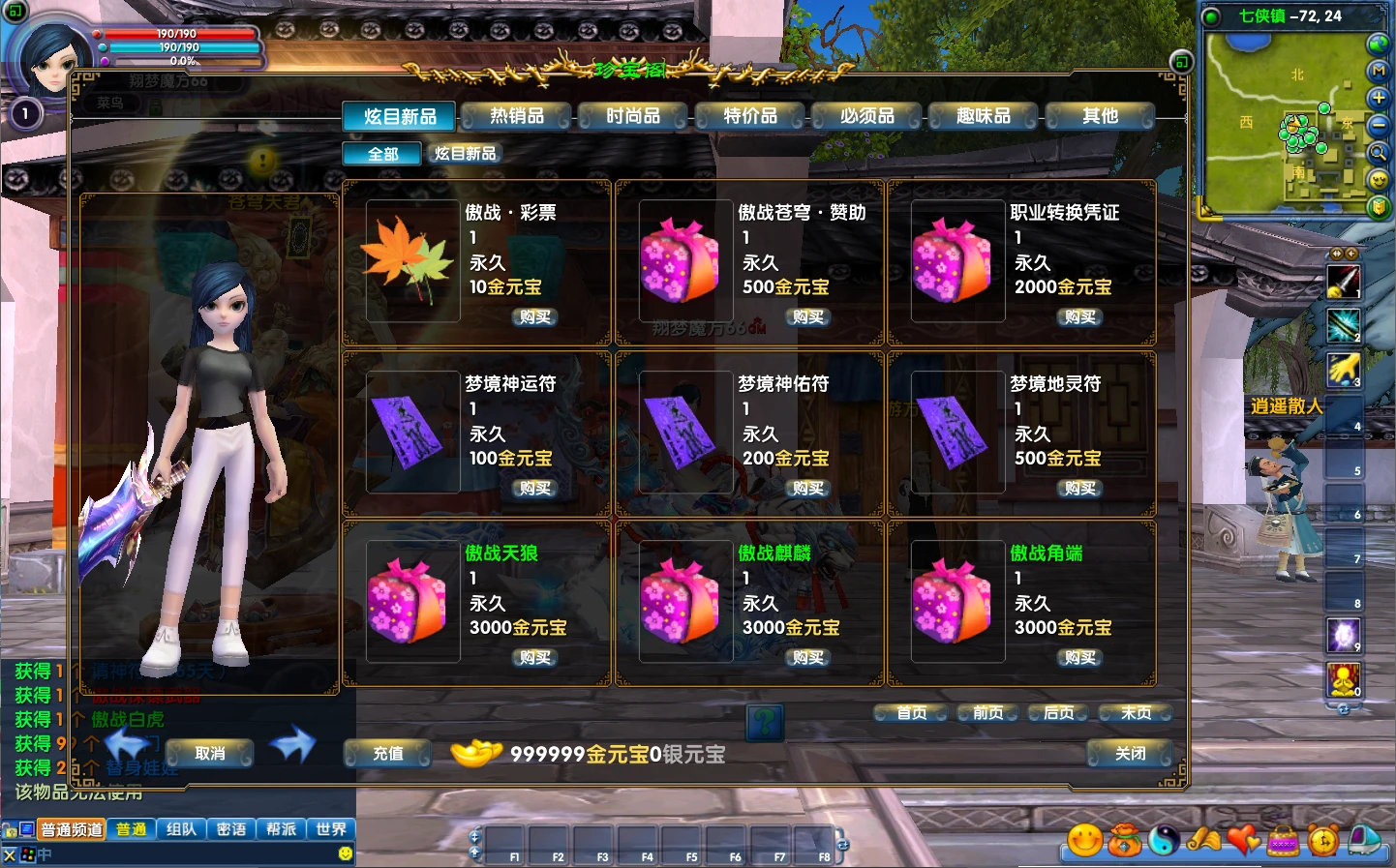Close the shop with 关闭 button
This screenshot has height=868, width=1396.
(x=1130, y=754)
